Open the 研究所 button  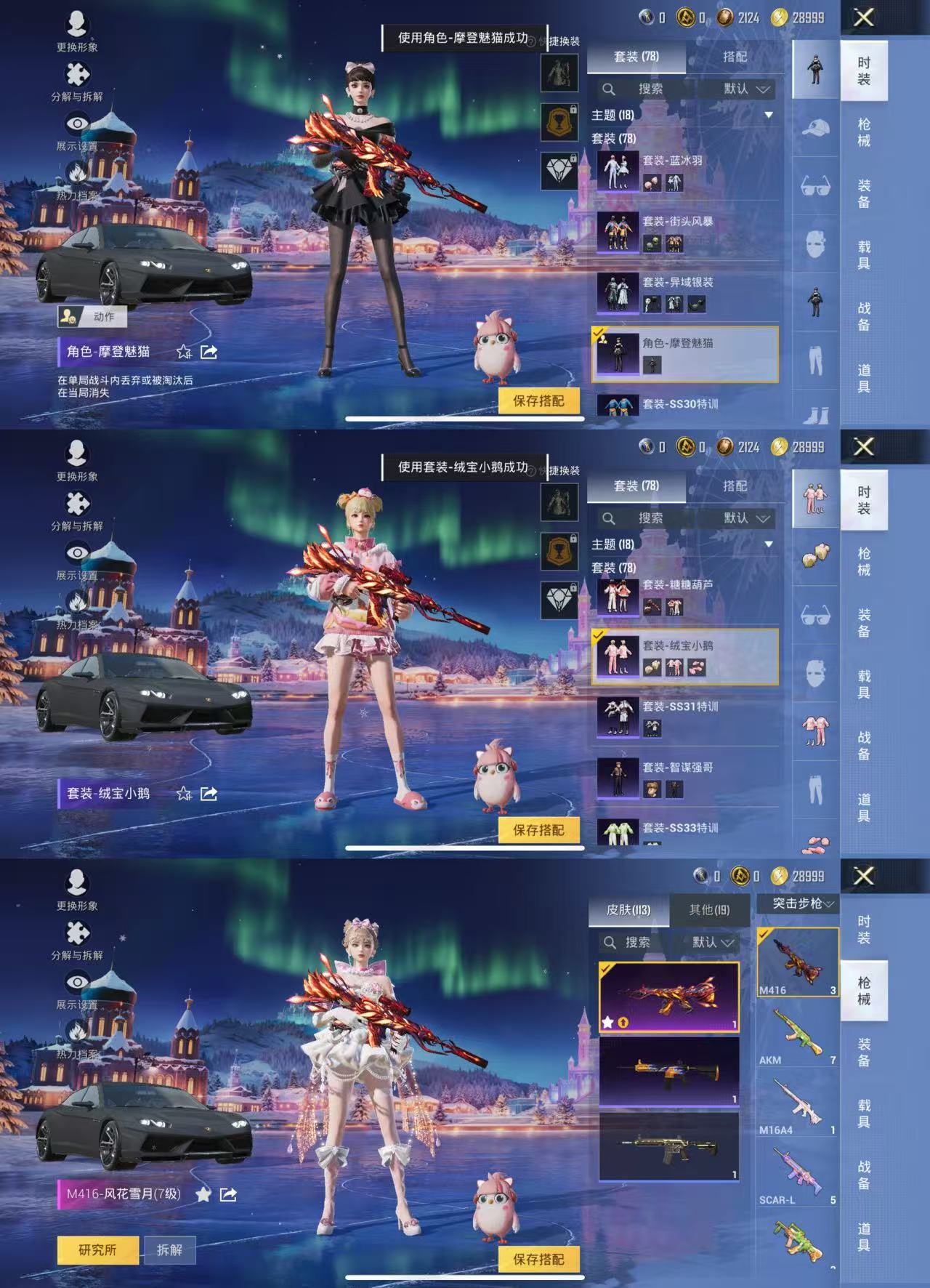(x=97, y=1249)
